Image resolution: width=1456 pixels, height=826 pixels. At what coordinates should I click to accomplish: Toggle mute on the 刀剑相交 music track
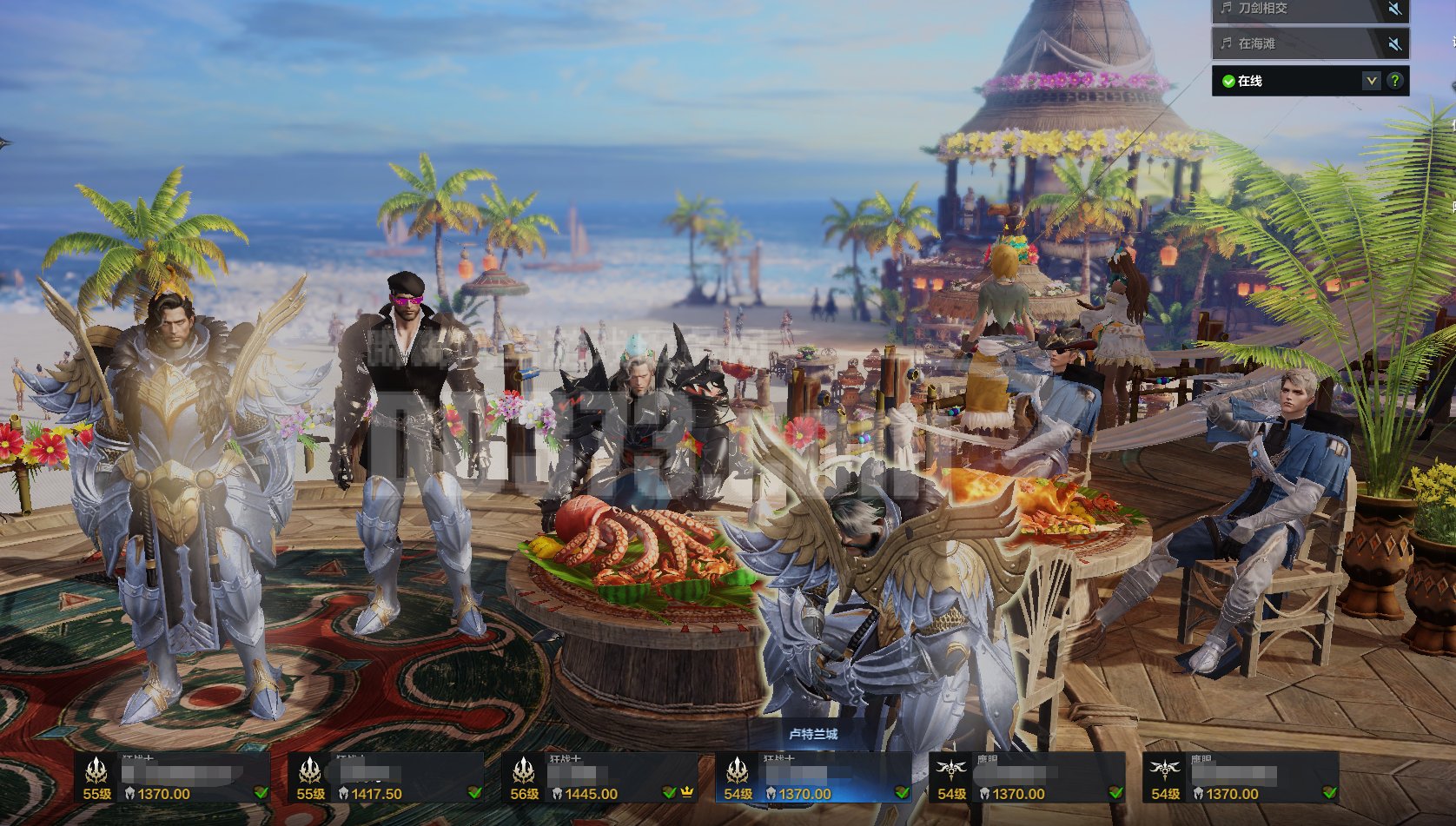tap(1393, 9)
